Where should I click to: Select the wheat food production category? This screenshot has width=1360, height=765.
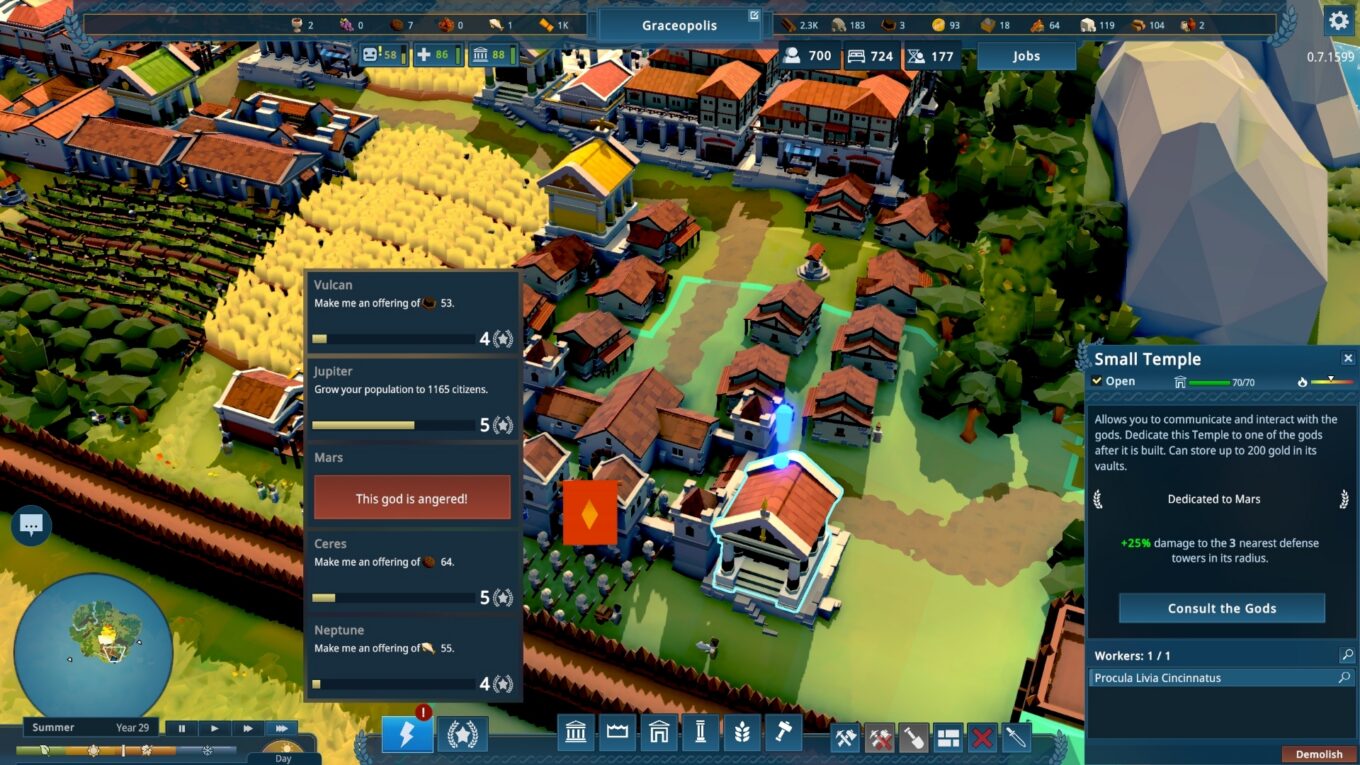click(741, 731)
